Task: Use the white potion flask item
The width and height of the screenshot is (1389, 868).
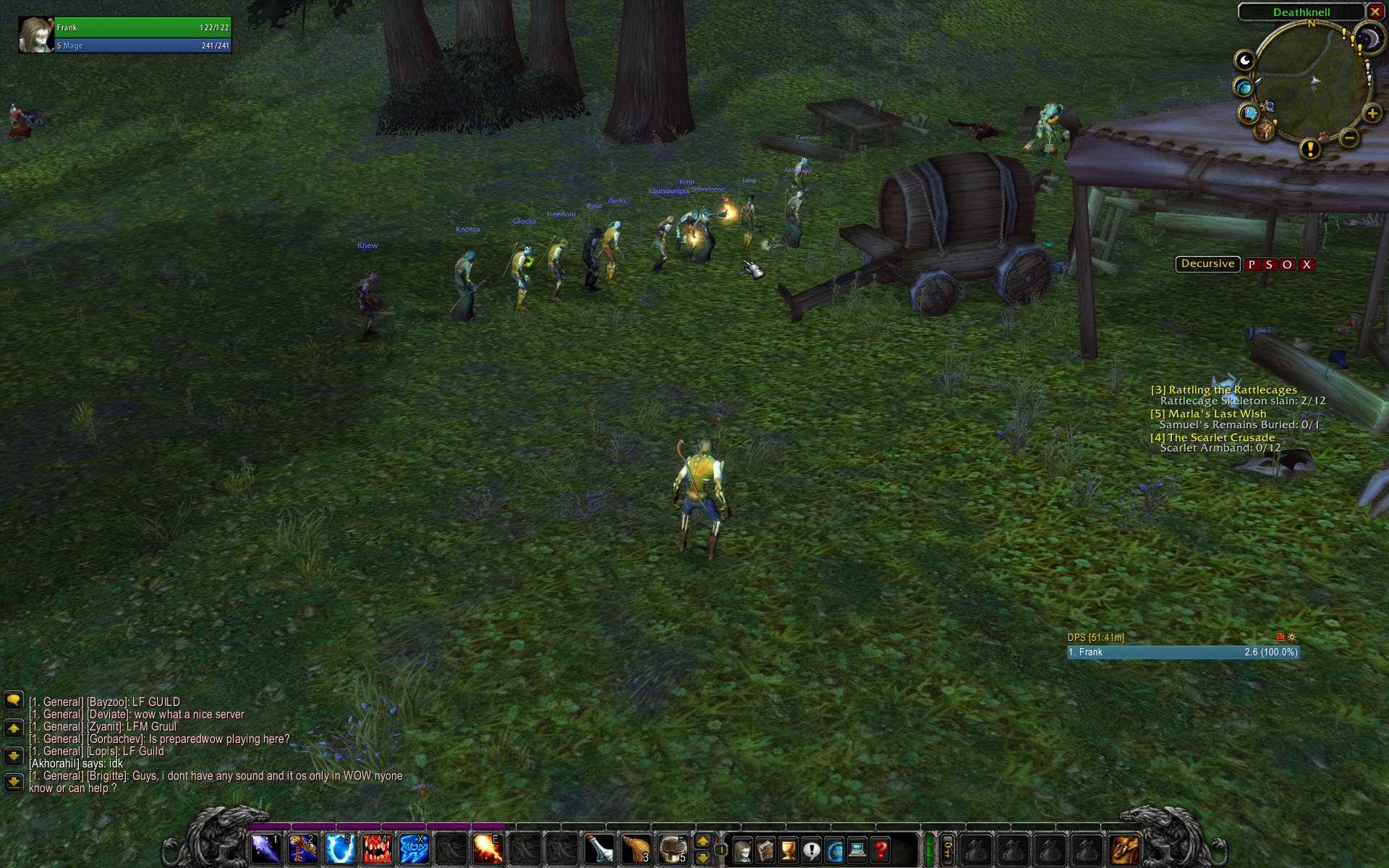Action: coord(599,848)
